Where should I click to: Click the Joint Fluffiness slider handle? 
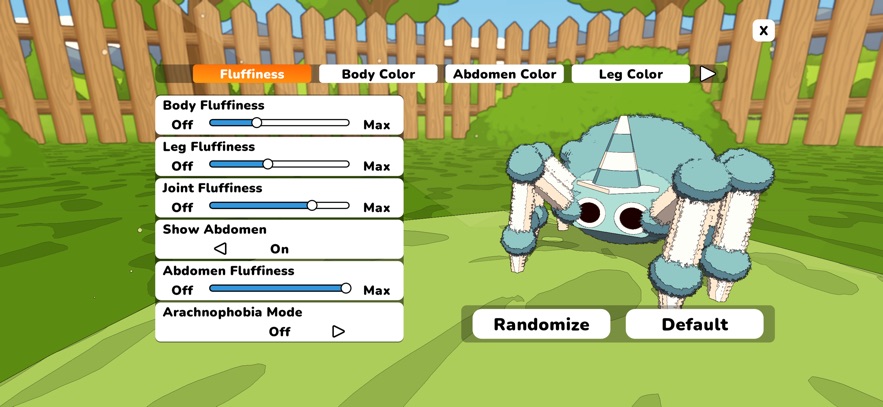312,205
